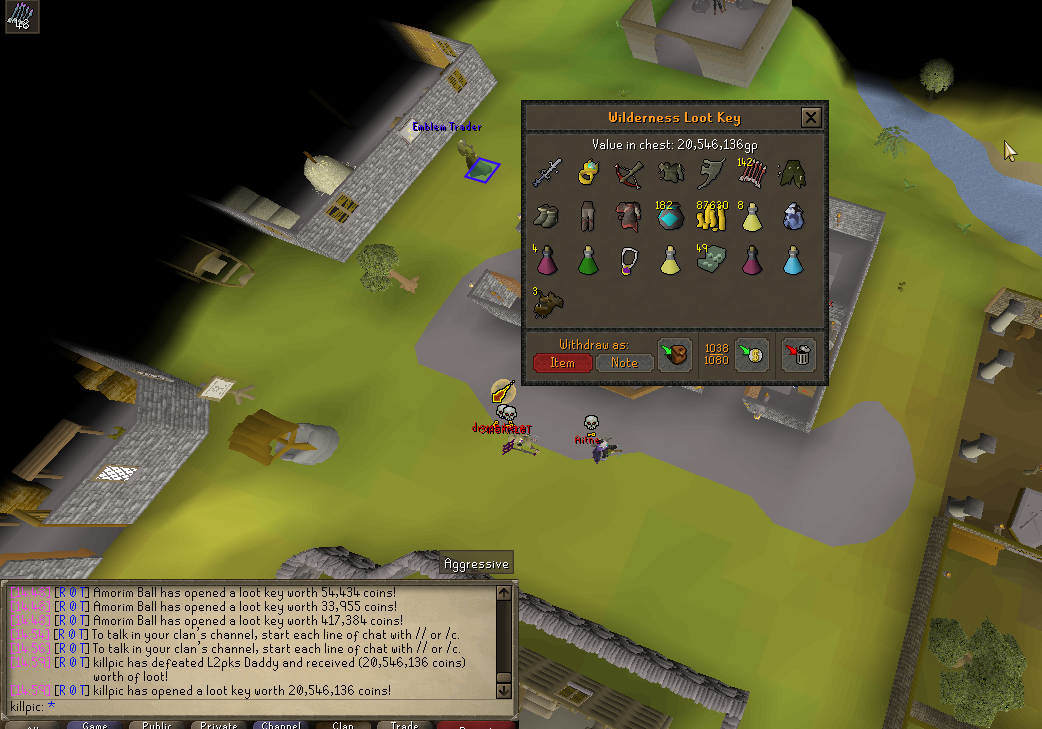Select the crossbow in the loot chest
The height and width of the screenshot is (729, 1042).
coord(629,173)
